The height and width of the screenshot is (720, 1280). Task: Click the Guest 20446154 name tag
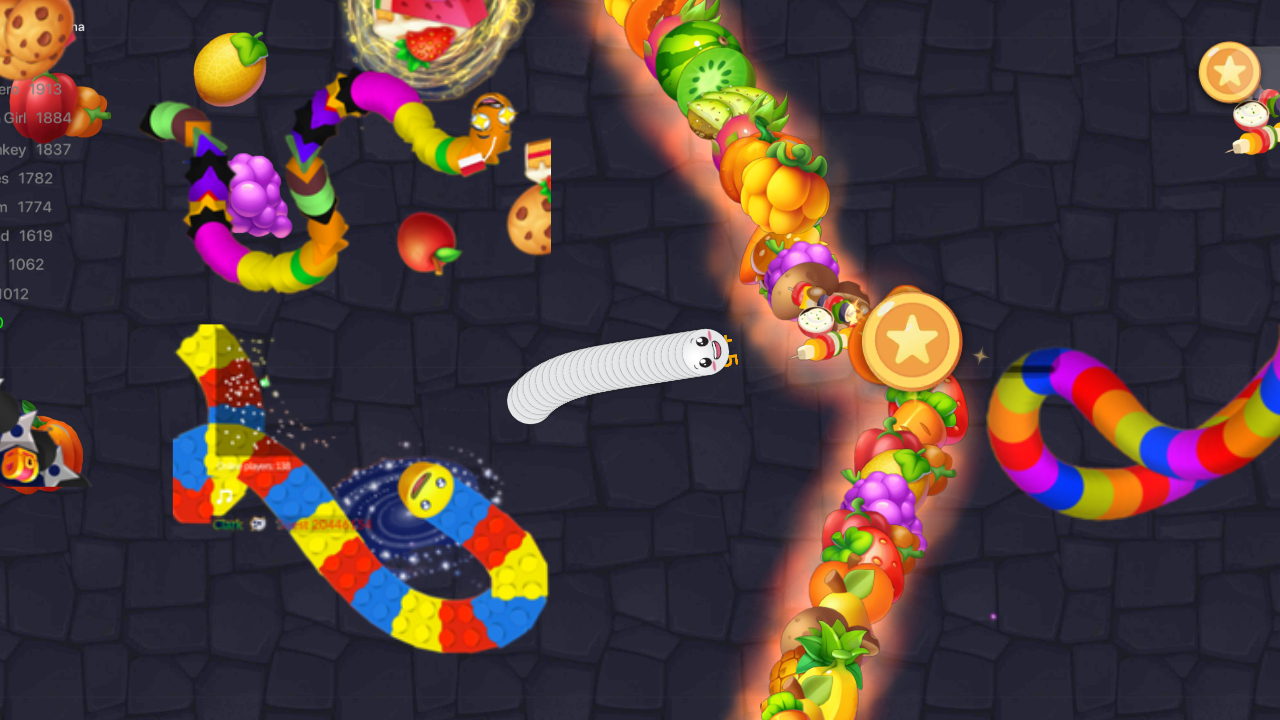322,524
